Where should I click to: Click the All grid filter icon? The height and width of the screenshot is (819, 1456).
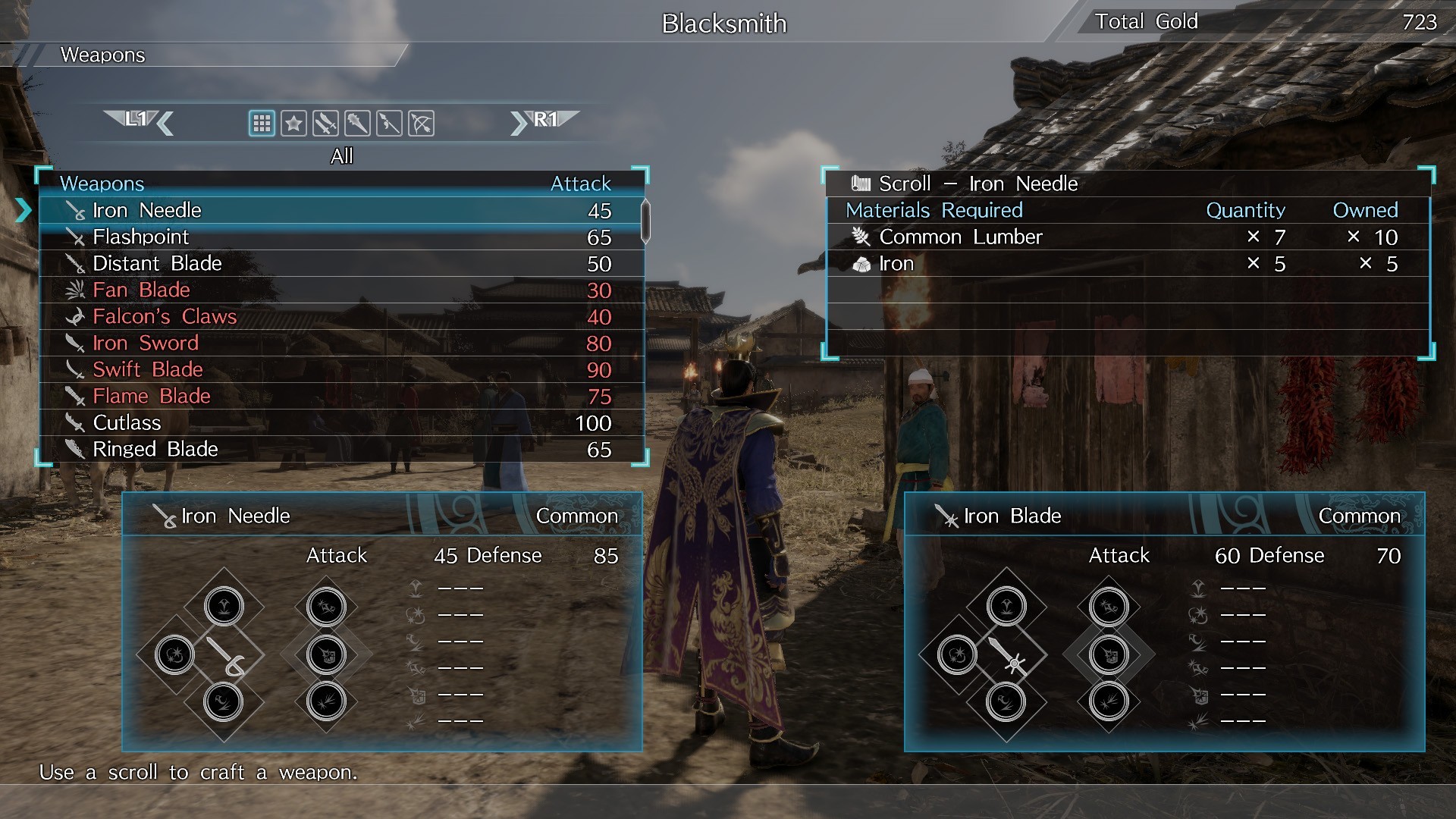pyautogui.click(x=262, y=124)
